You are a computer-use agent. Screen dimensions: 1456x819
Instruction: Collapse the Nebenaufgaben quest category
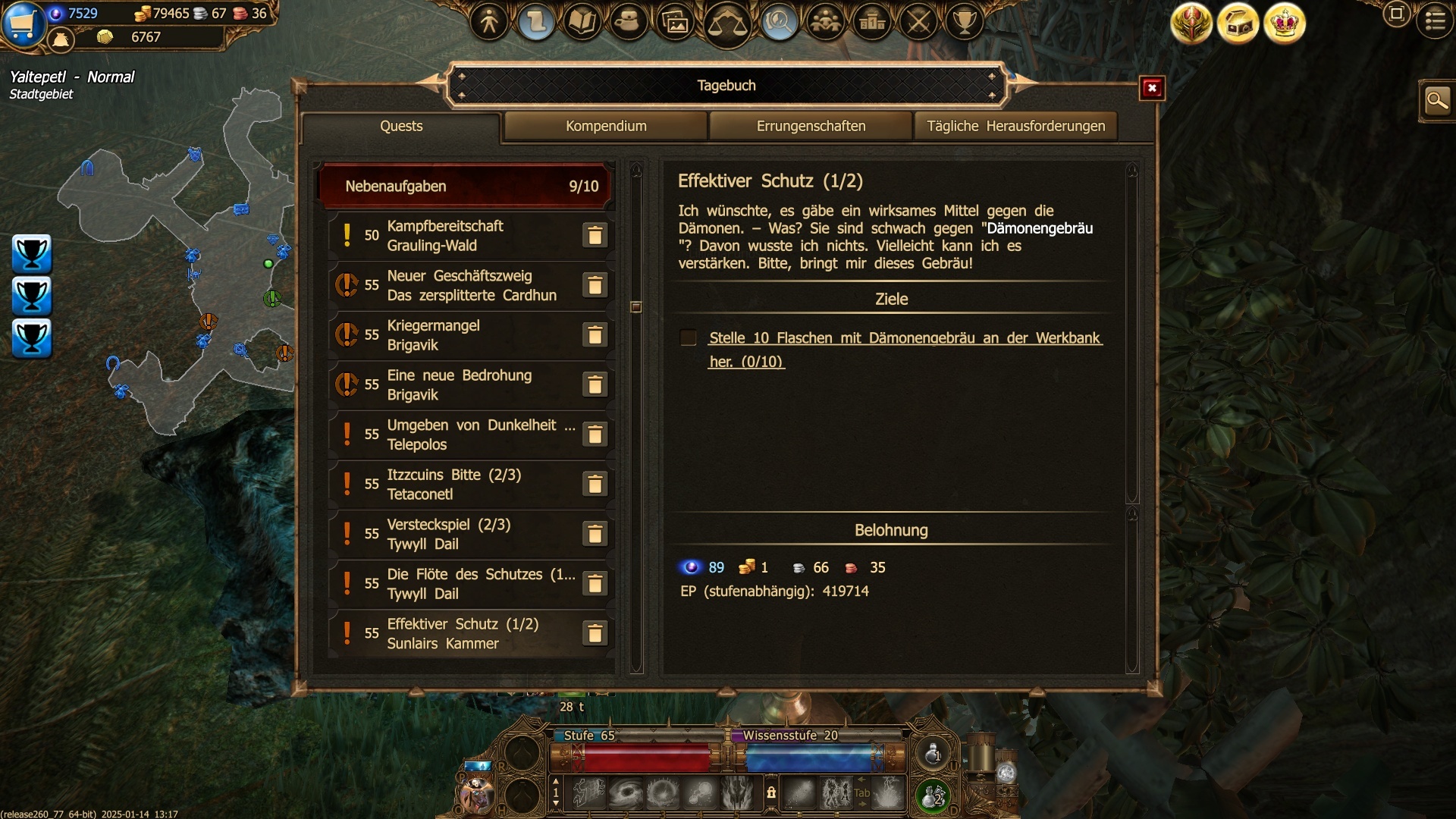pyautogui.click(x=466, y=186)
